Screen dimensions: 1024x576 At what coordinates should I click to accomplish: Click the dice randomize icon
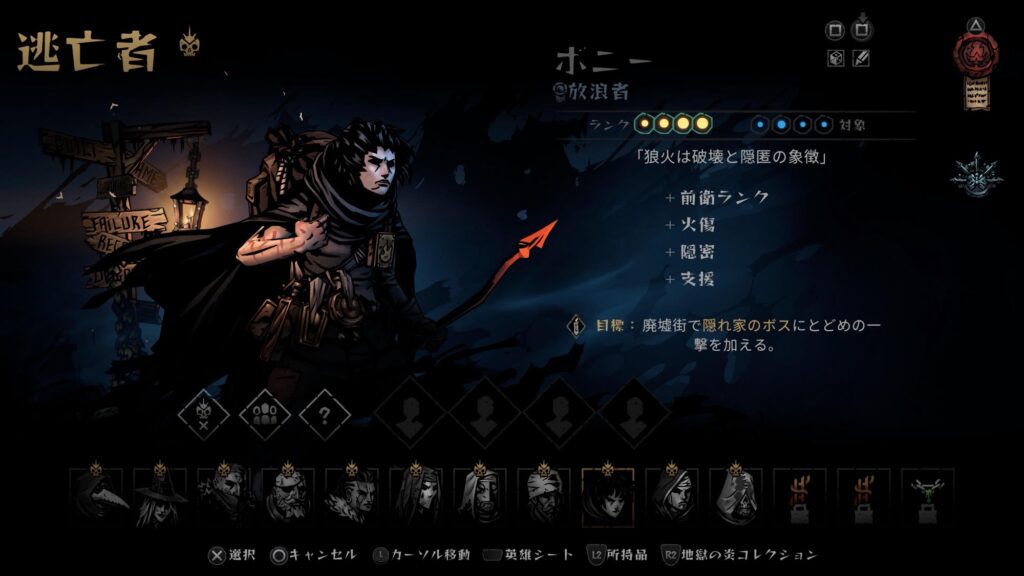coord(836,58)
